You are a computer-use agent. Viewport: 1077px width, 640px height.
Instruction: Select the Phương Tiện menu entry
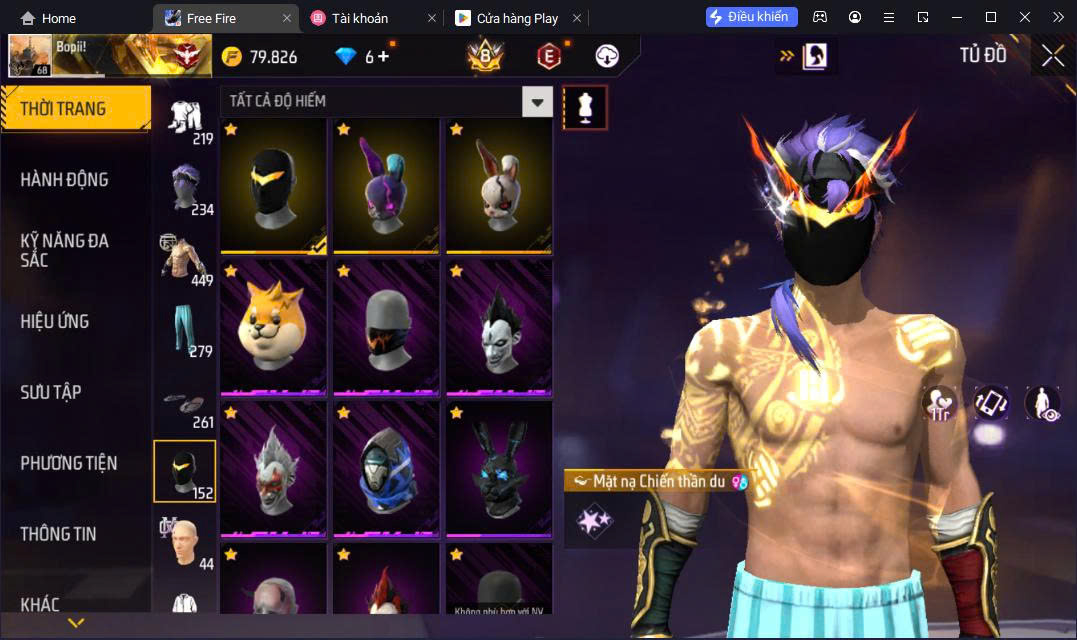pos(69,463)
